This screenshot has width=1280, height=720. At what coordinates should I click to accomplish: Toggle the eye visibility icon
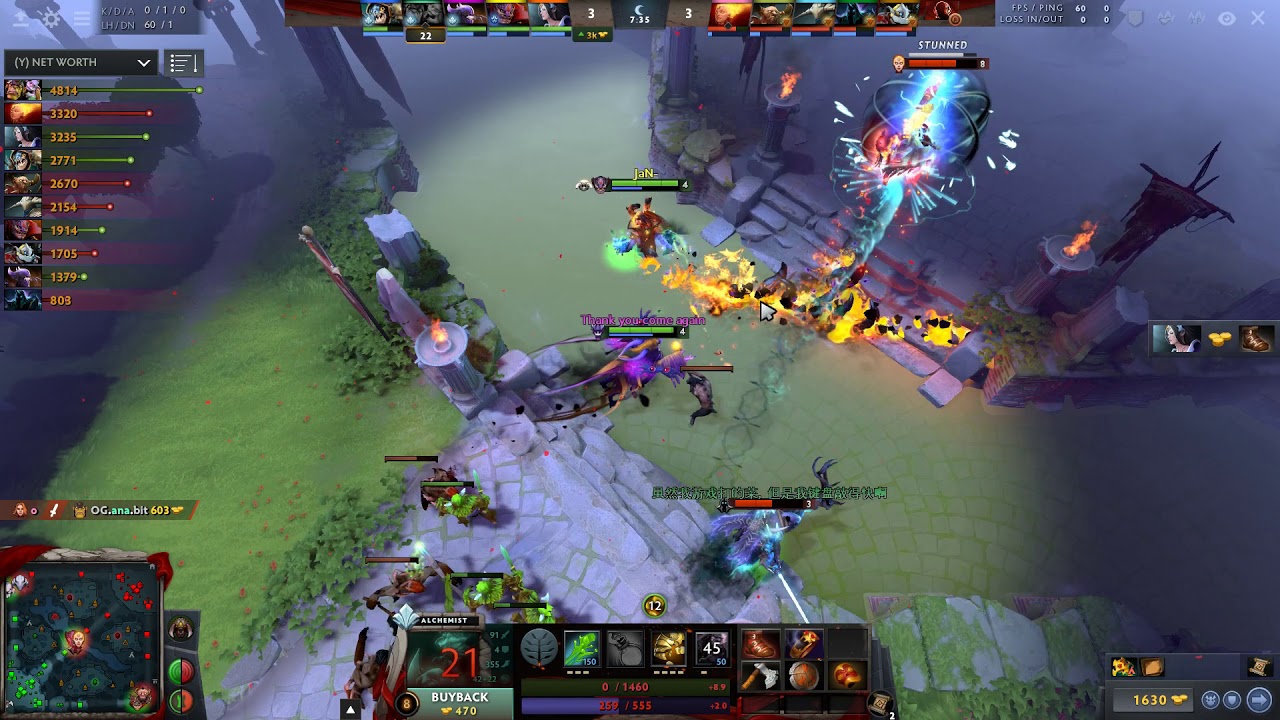click(x=1227, y=18)
